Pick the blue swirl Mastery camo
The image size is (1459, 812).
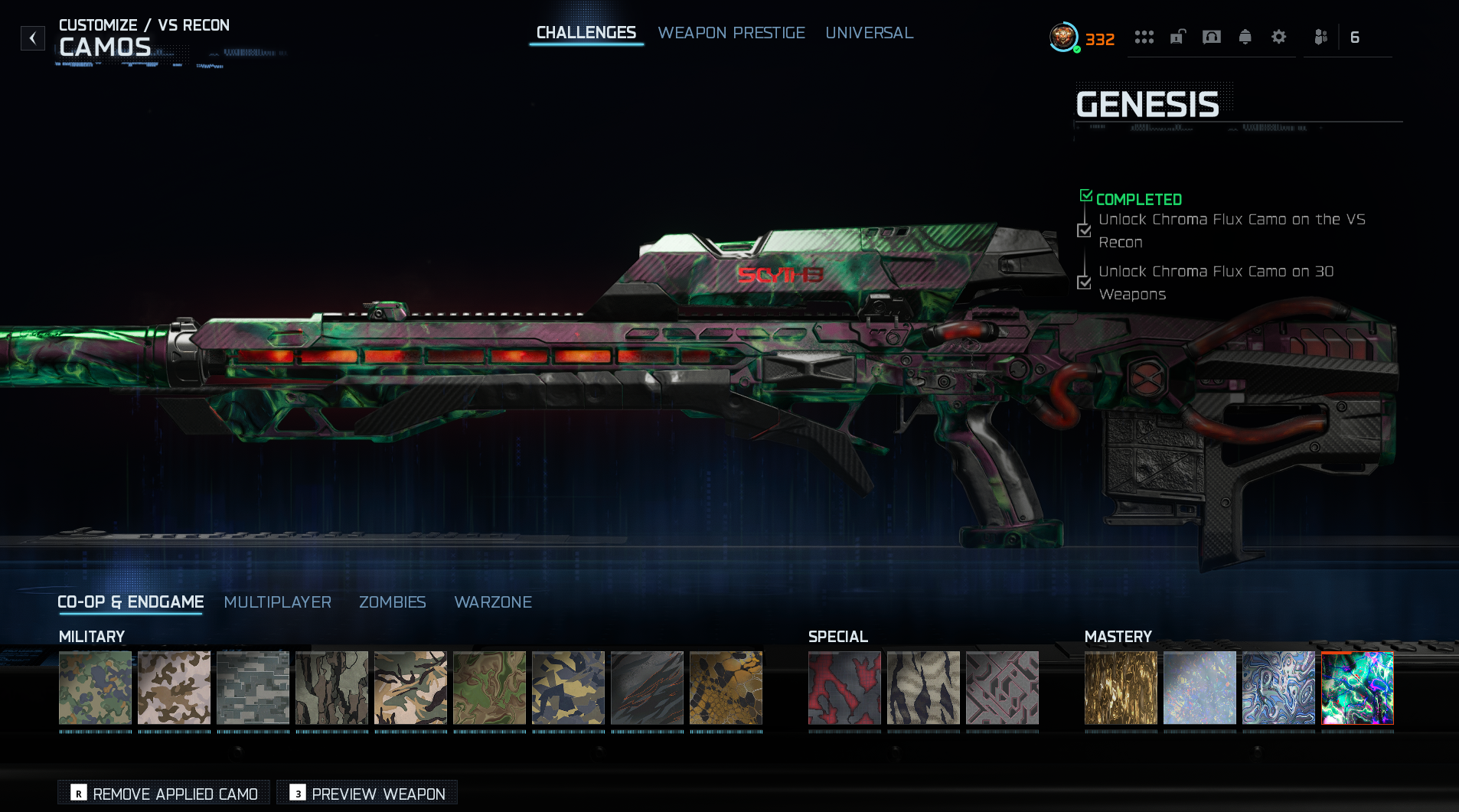1278,687
